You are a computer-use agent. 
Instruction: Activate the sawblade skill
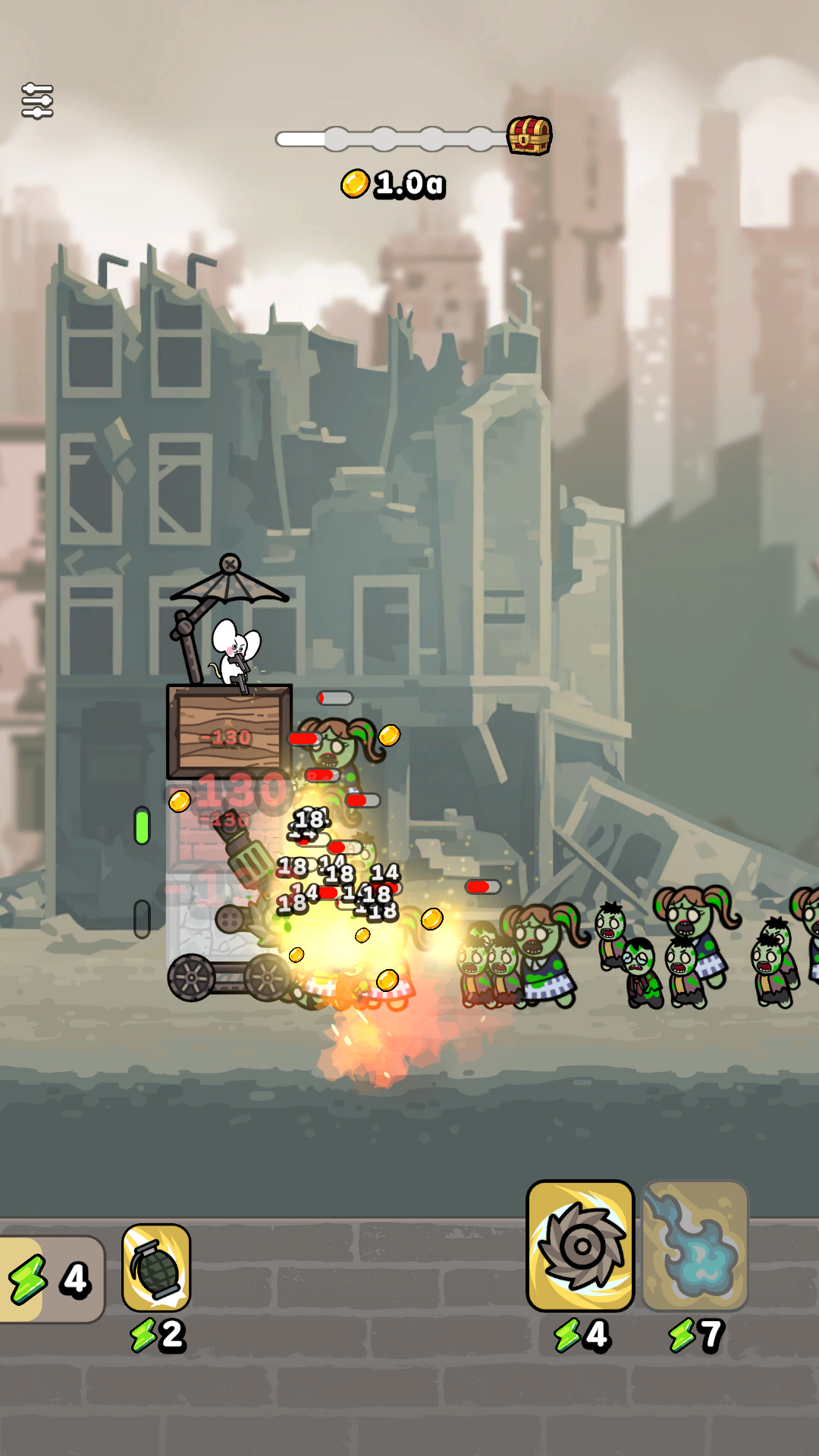tap(580, 1246)
